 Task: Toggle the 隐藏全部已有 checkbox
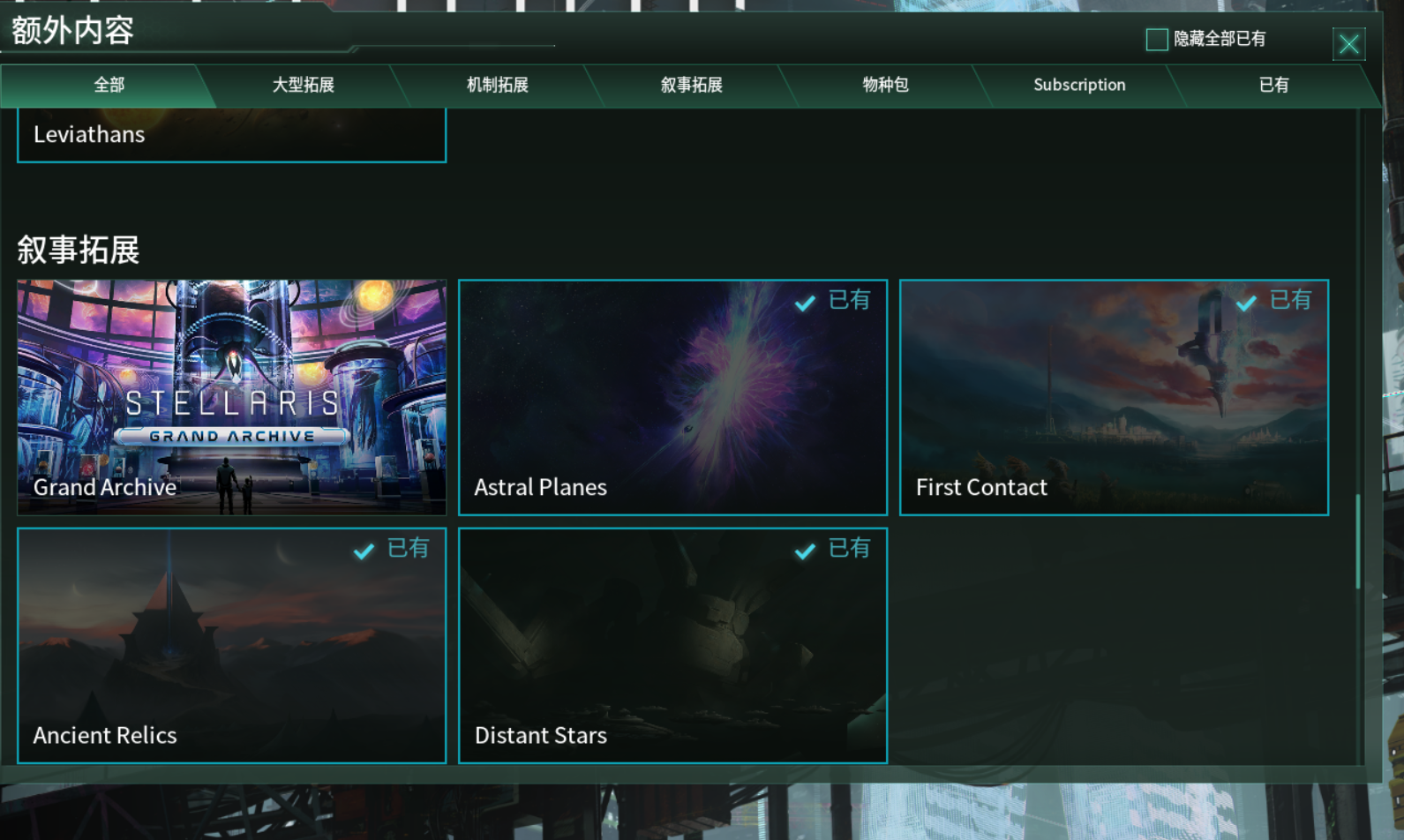click(1156, 40)
